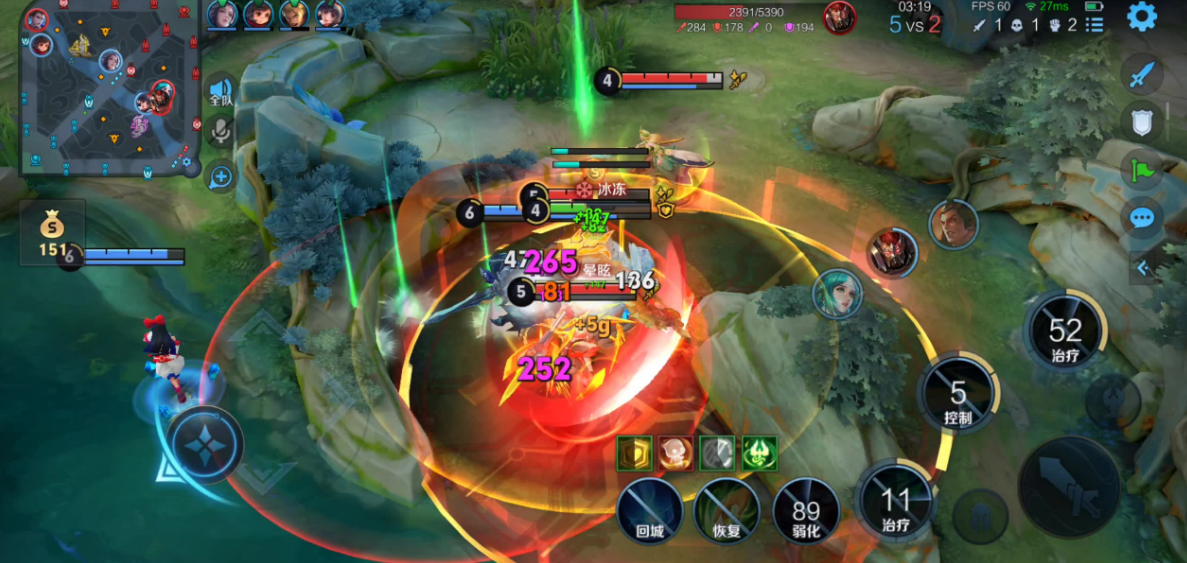Select the golden shield equipment icon
The height and width of the screenshot is (563, 1187).
pyautogui.click(x=634, y=454)
